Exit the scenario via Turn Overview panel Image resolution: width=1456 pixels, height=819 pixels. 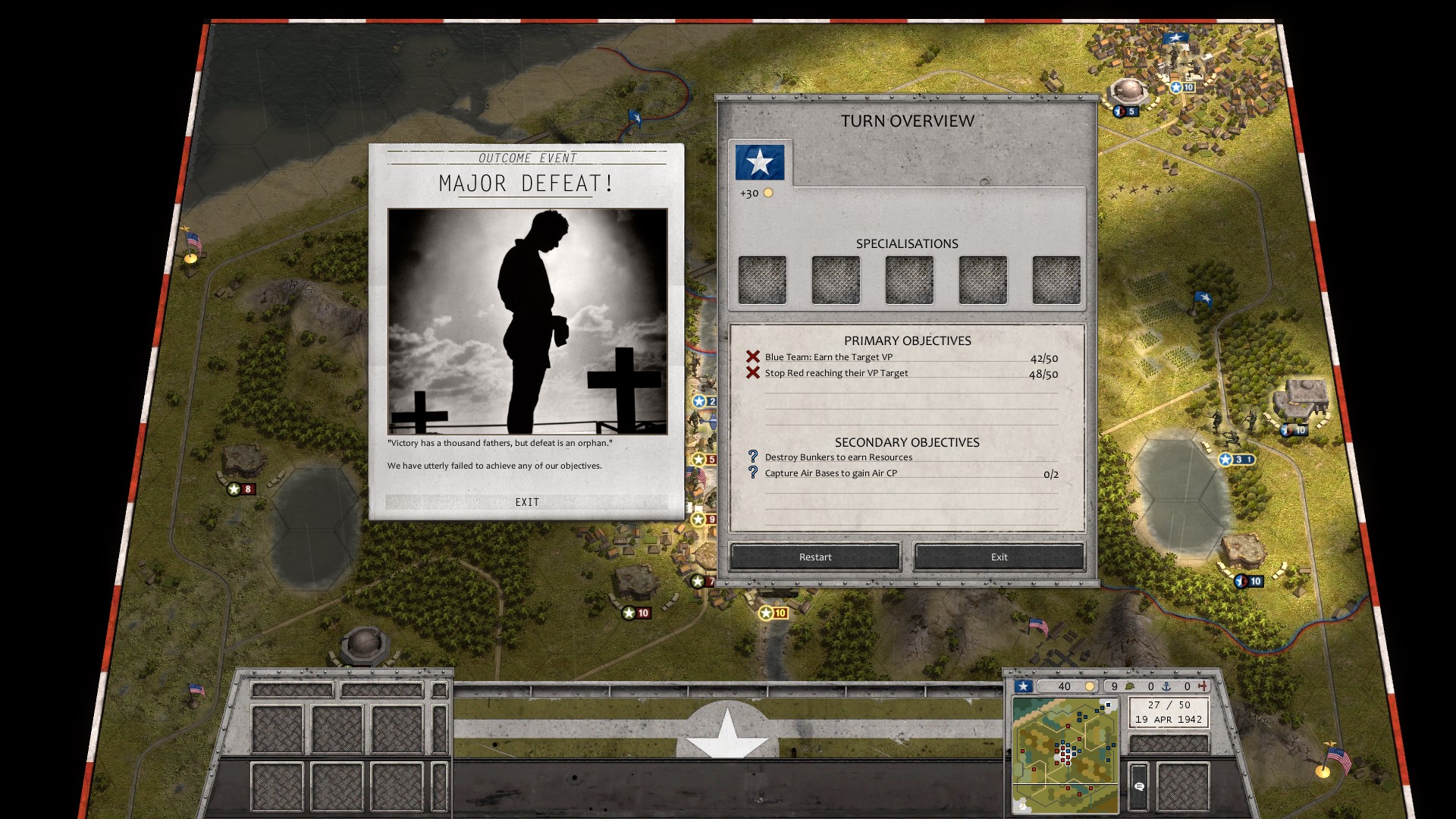[x=999, y=557]
